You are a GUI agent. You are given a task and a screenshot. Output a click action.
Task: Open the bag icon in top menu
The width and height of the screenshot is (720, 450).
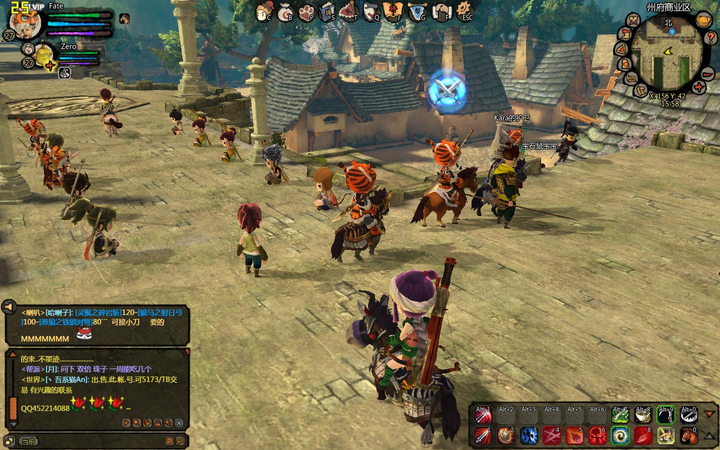point(286,12)
